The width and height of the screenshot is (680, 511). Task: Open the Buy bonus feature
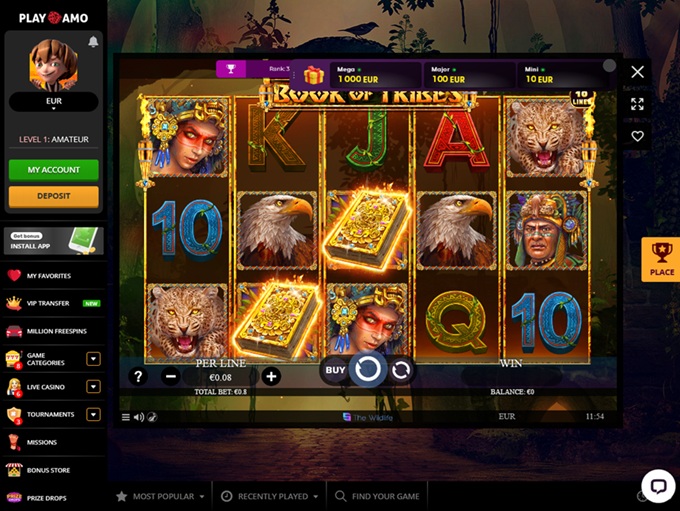tap(335, 370)
